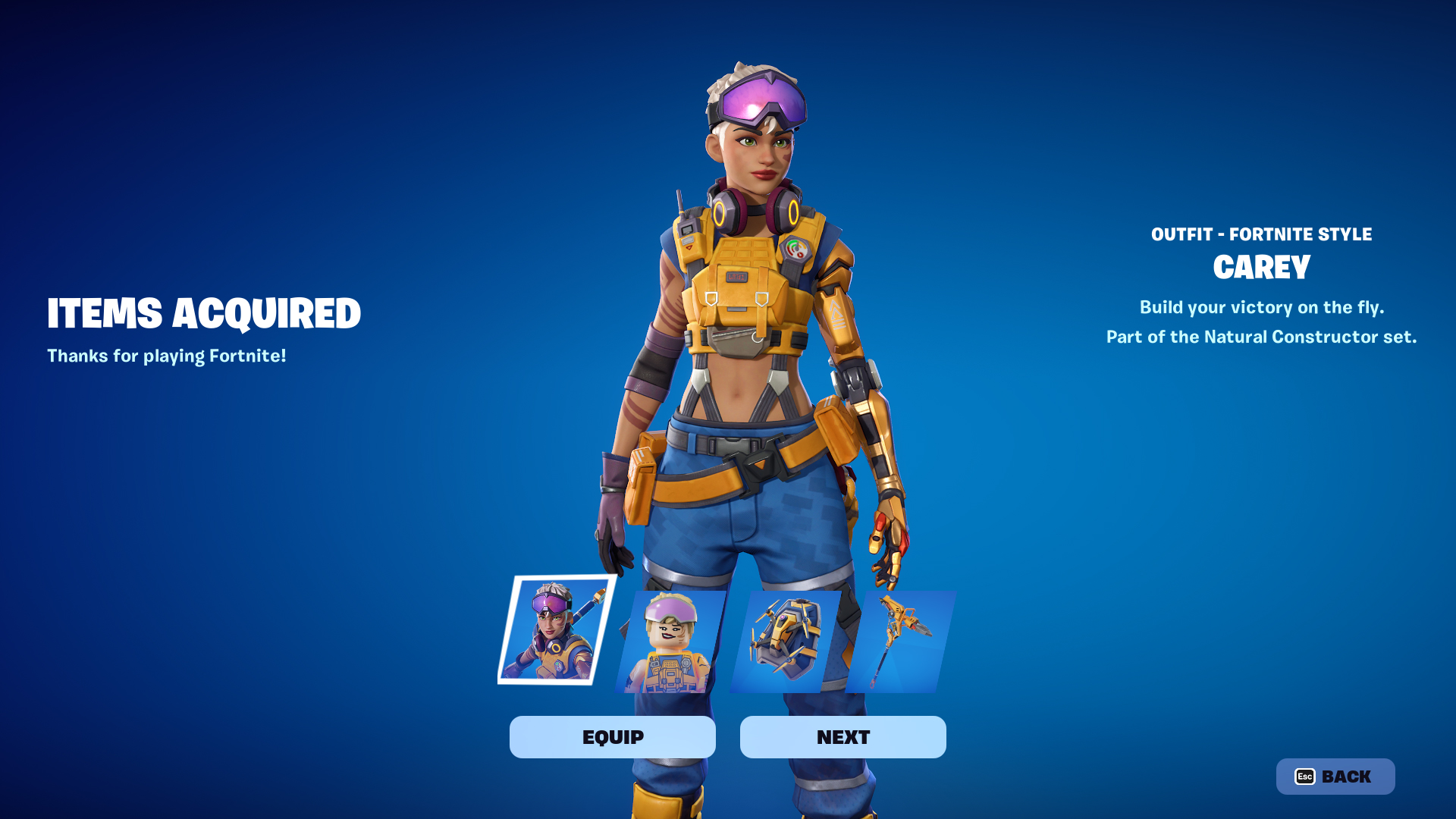
Task: Click Thanks for playing Fortnite text
Action: (x=167, y=355)
